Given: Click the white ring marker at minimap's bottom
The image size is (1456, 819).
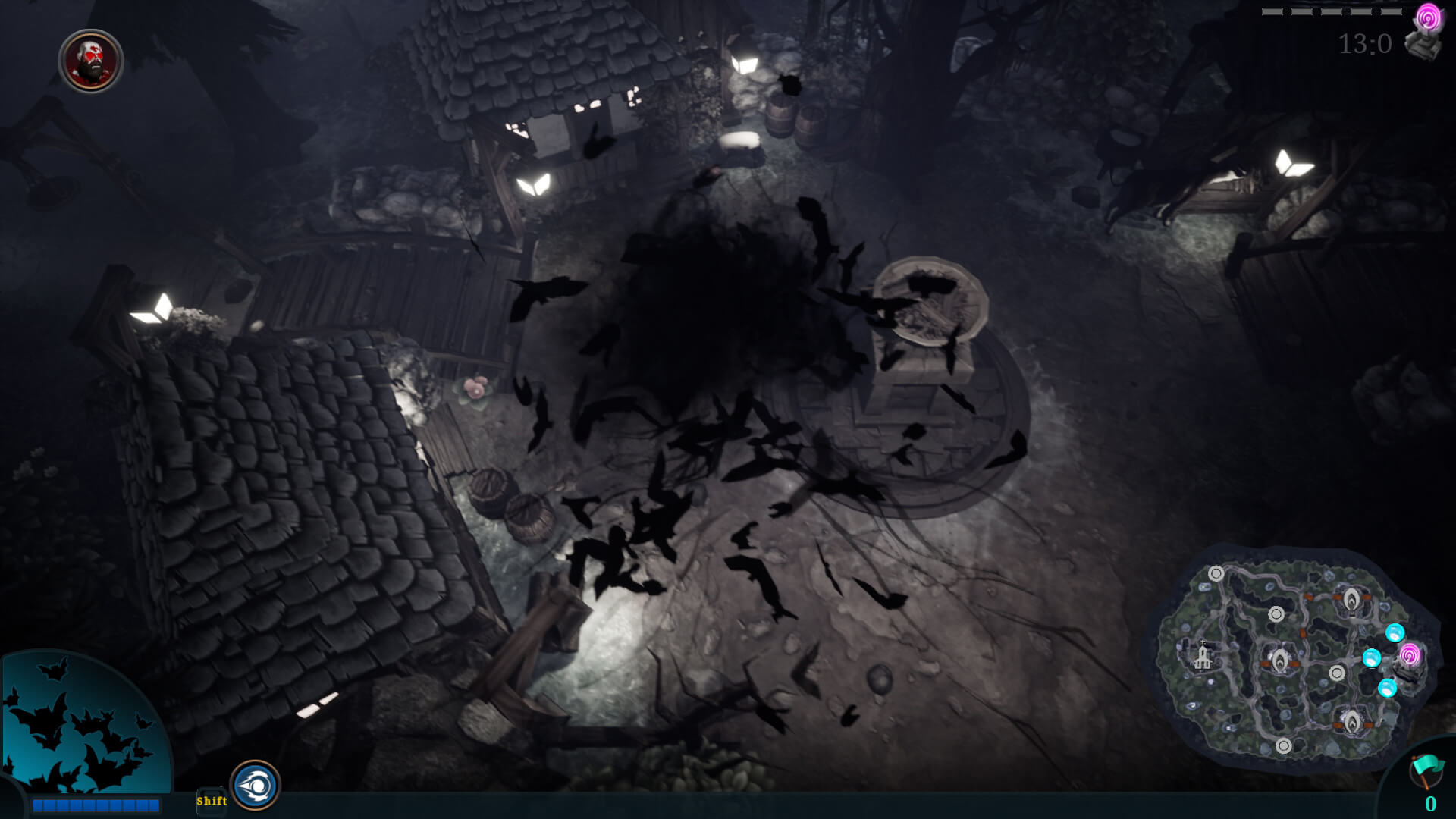Looking at the screenshot, I should tap(1284, 745).
